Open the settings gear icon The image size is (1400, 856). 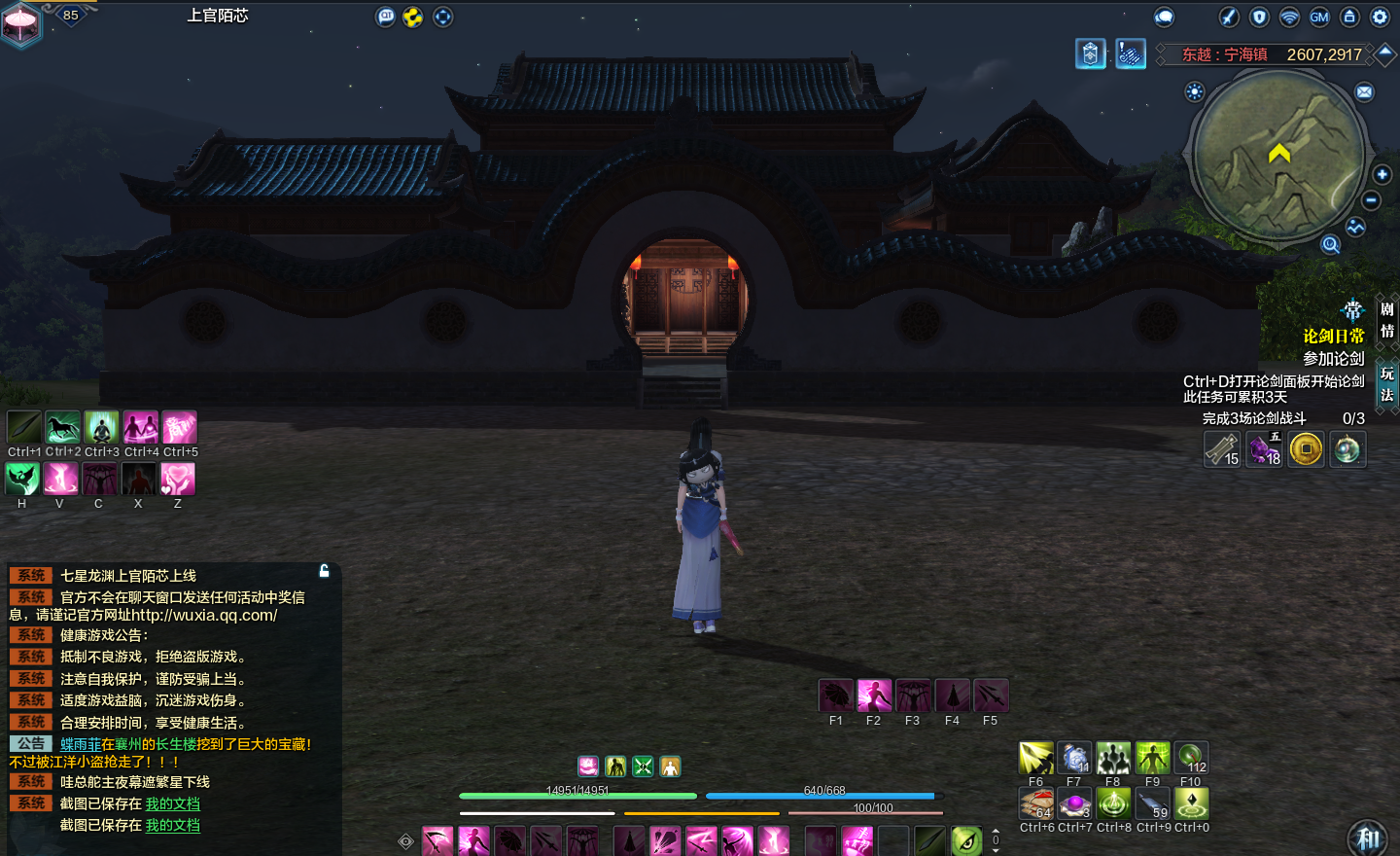(x=1380, y=17)
